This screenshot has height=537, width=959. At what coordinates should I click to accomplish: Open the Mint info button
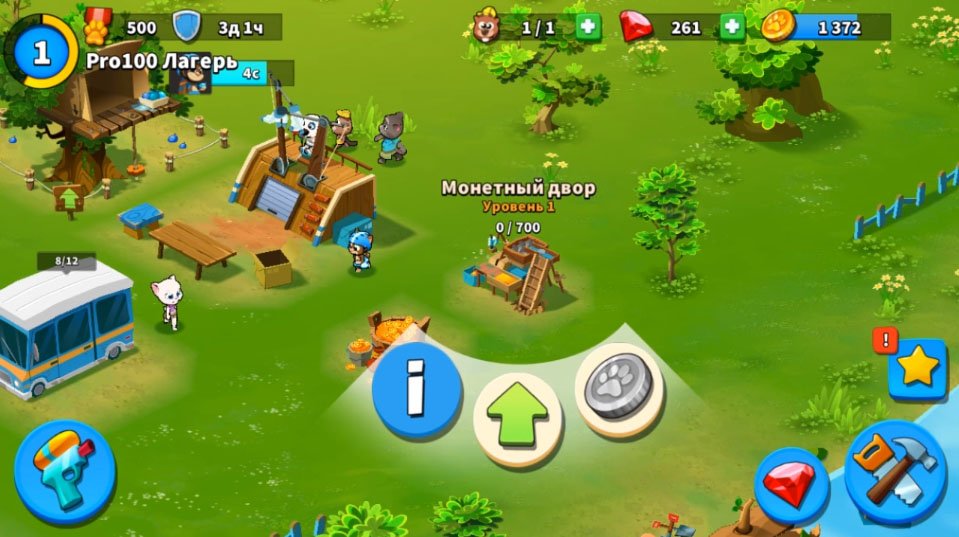pyautogui.click(x=416, y=388)
